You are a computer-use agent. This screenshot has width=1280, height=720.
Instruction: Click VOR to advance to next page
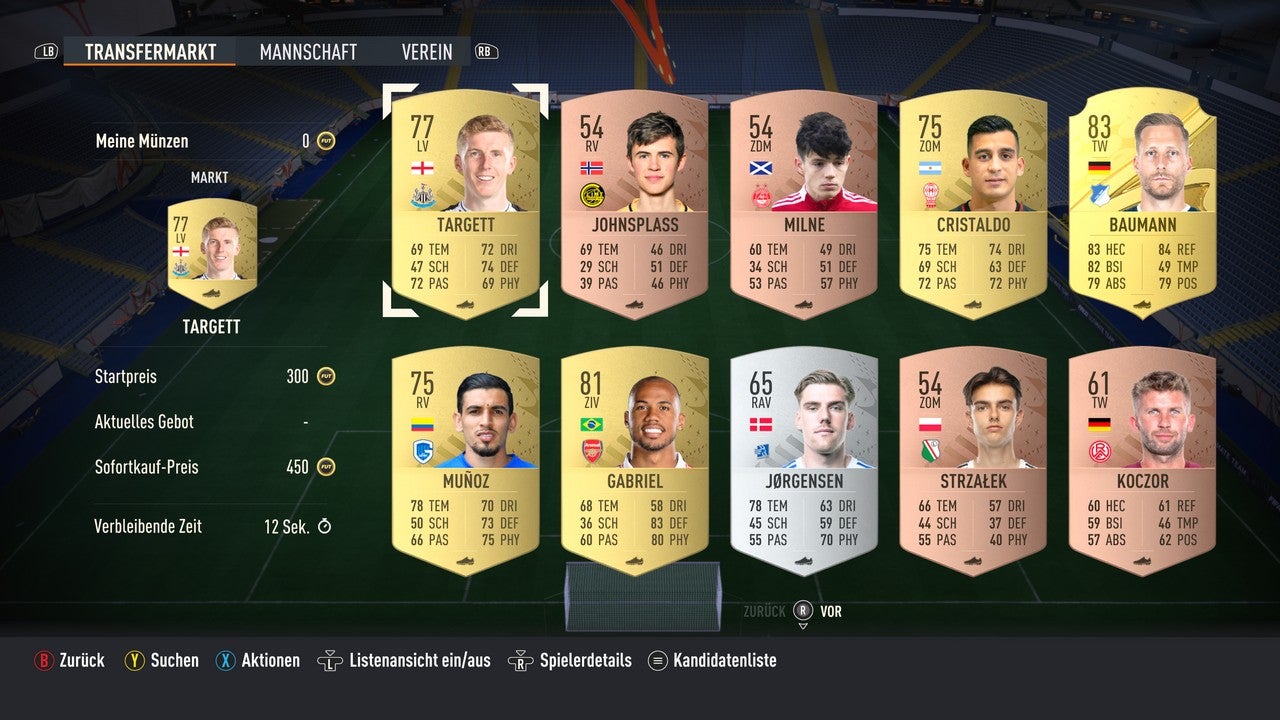[830, 611]
